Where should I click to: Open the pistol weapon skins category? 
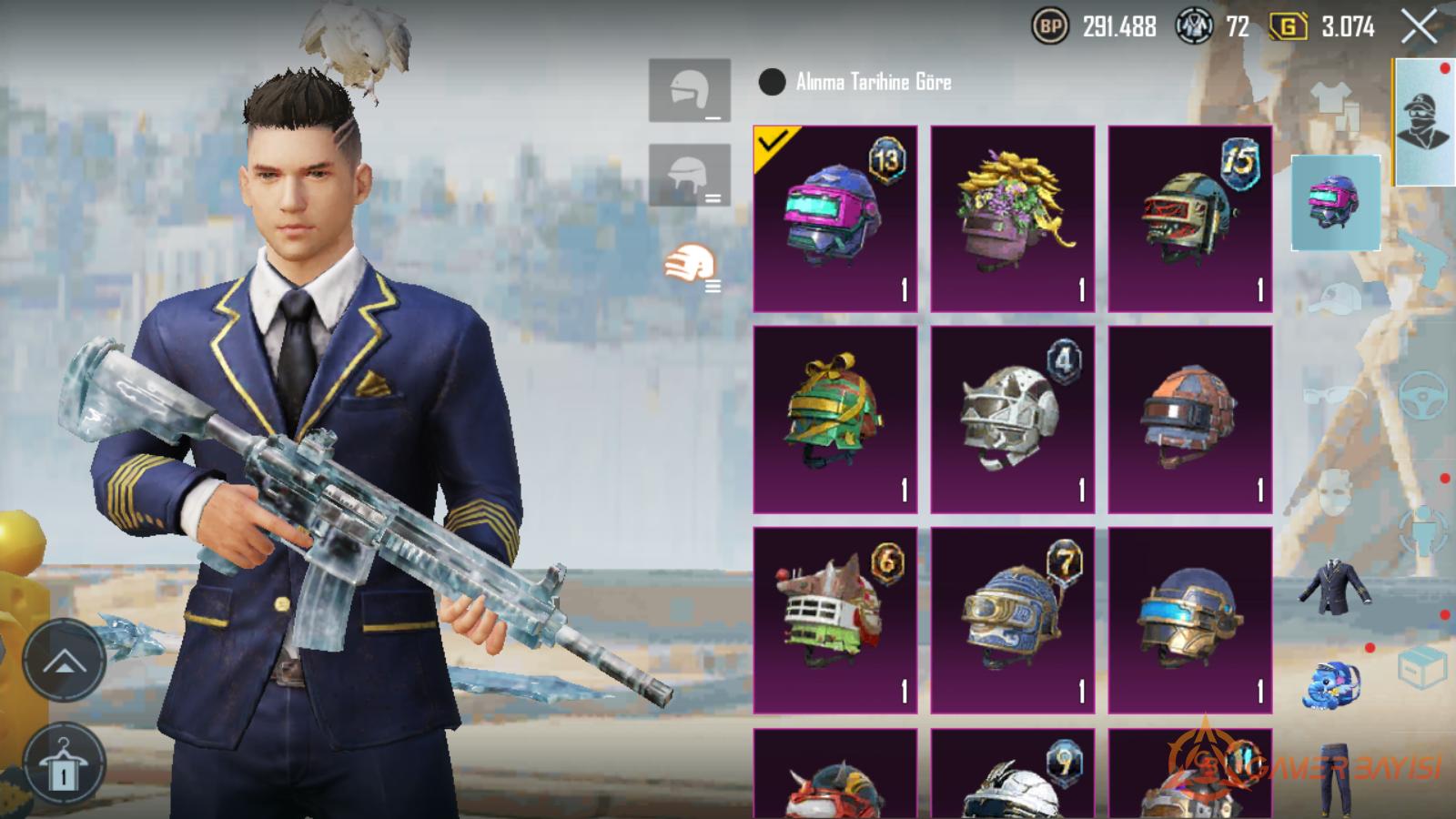[1422, 252]
